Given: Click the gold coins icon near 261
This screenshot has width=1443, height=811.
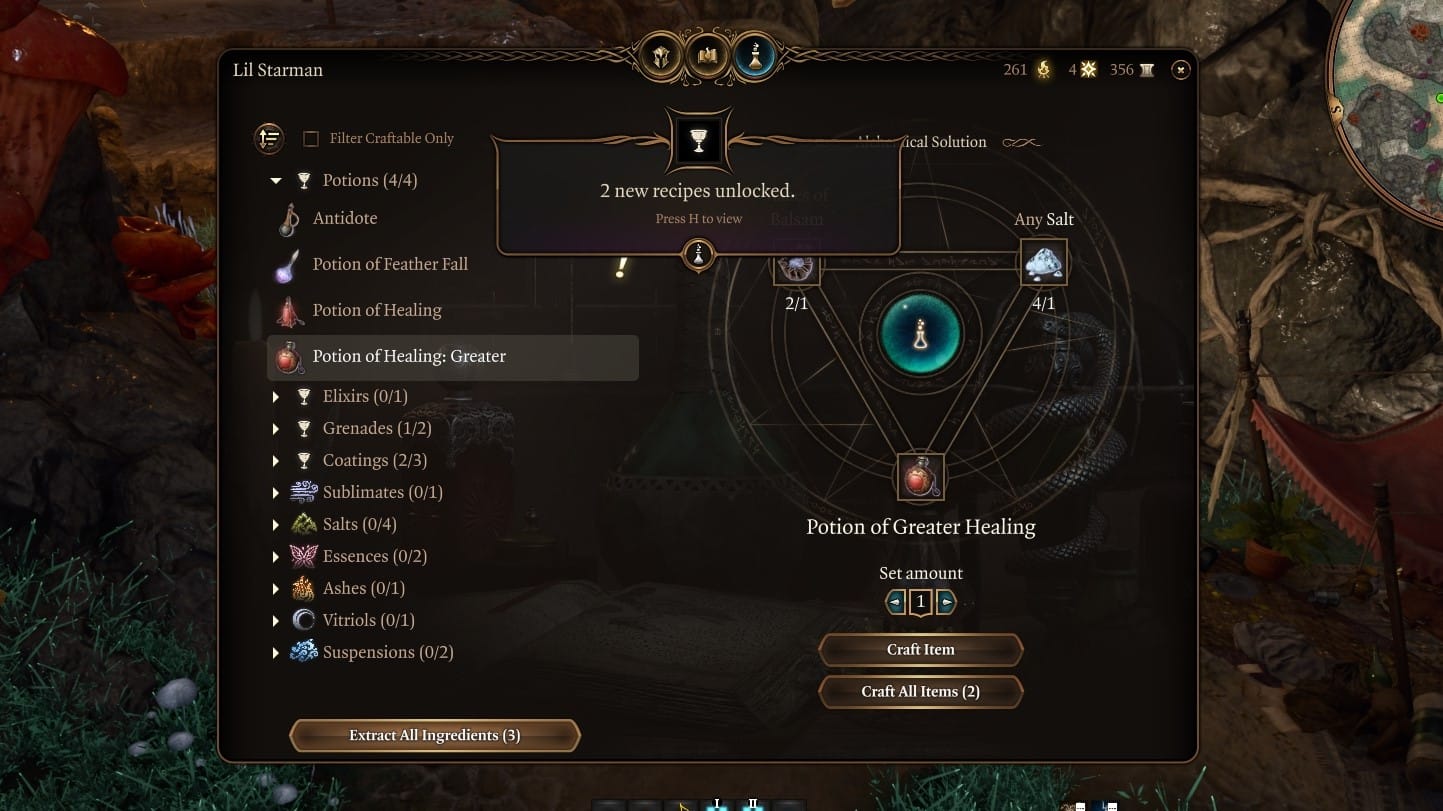Looking at the screenshot, I should click(x=1041, y=70).
